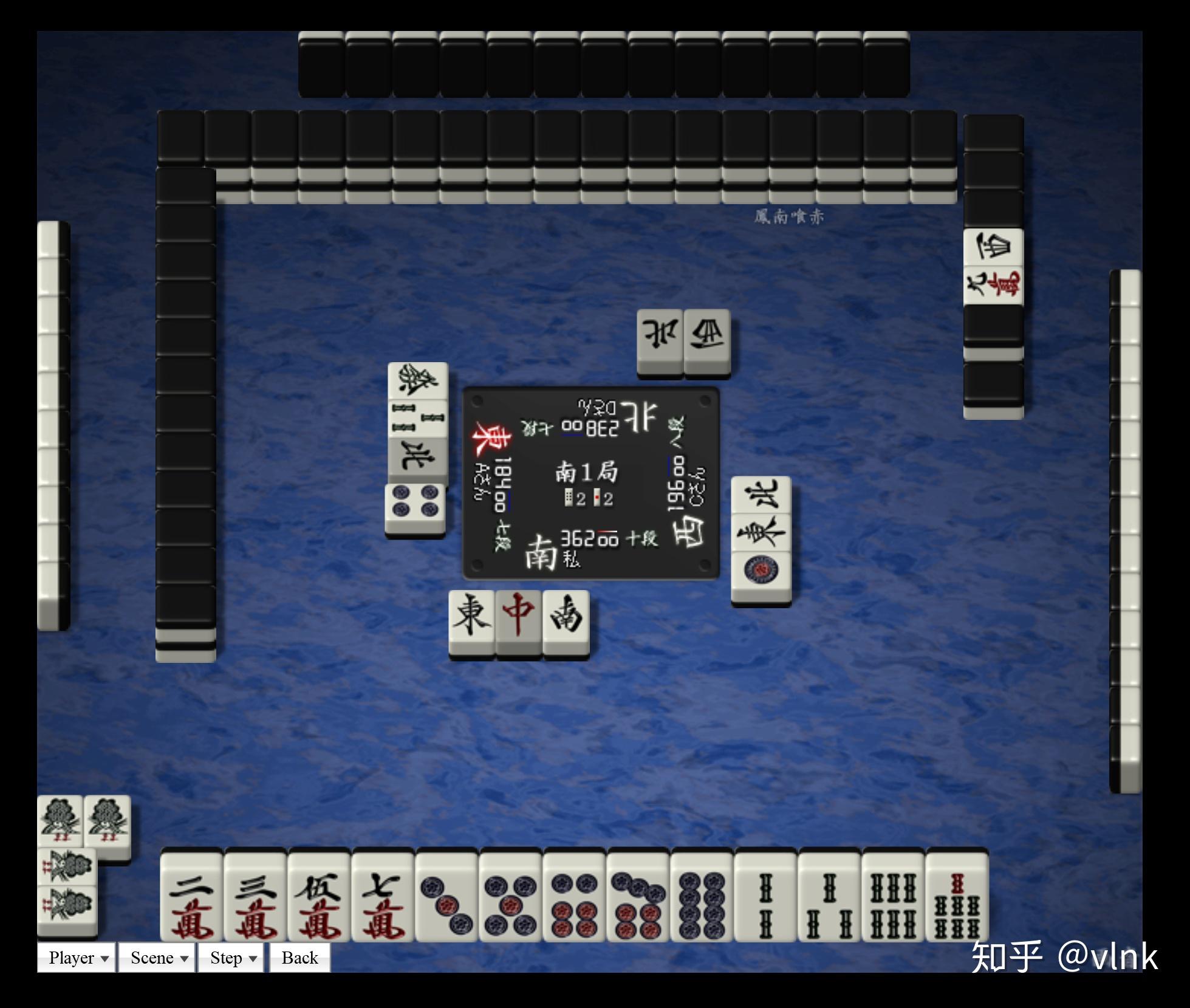Pick the six-bamboo tile in hand
Screen dimensions: 1190x1008
893,897
